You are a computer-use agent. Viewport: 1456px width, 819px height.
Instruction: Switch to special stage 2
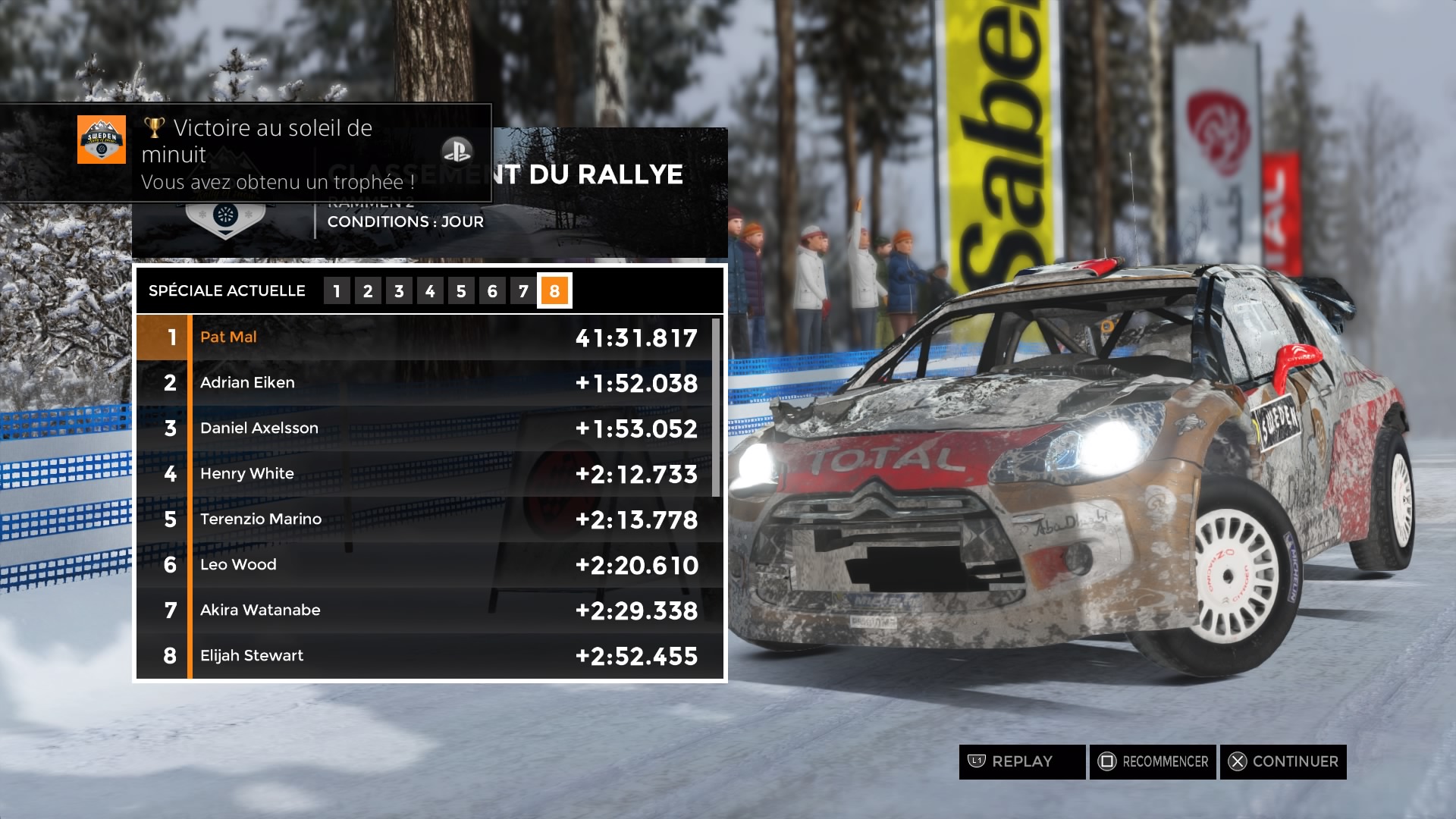coord(368,291)
